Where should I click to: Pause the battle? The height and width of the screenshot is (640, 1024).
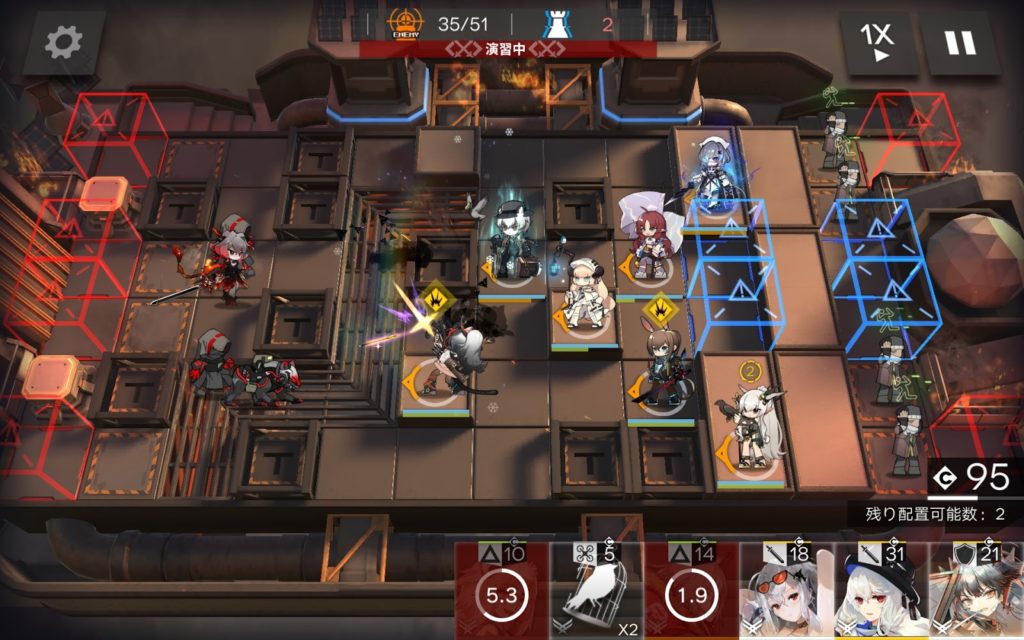point(961,43)
